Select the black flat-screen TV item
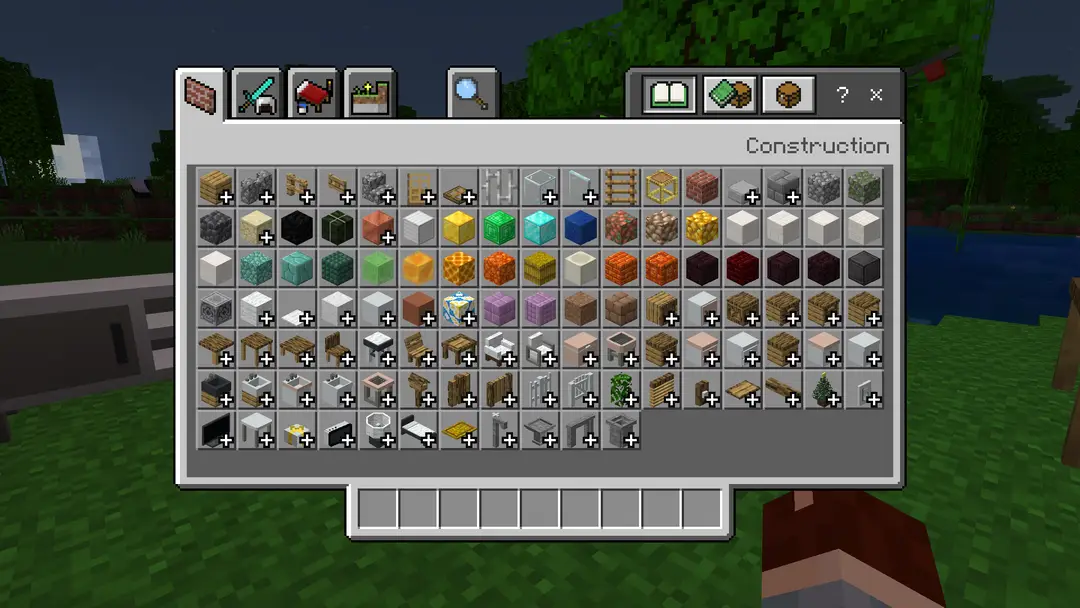1080x608 pixels. coord(215,431)
